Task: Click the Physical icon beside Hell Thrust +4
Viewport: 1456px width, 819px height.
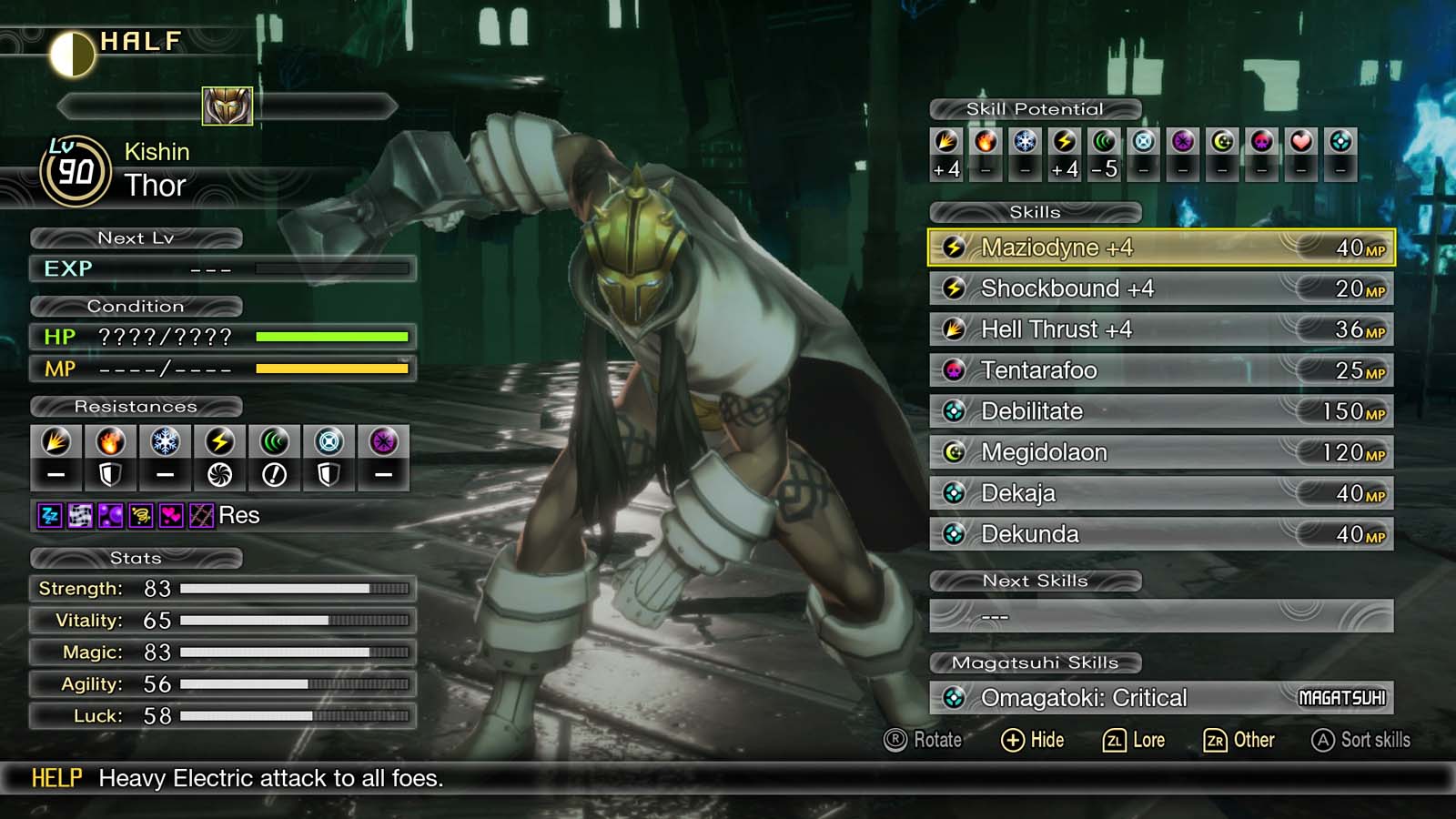Action: 954,329
